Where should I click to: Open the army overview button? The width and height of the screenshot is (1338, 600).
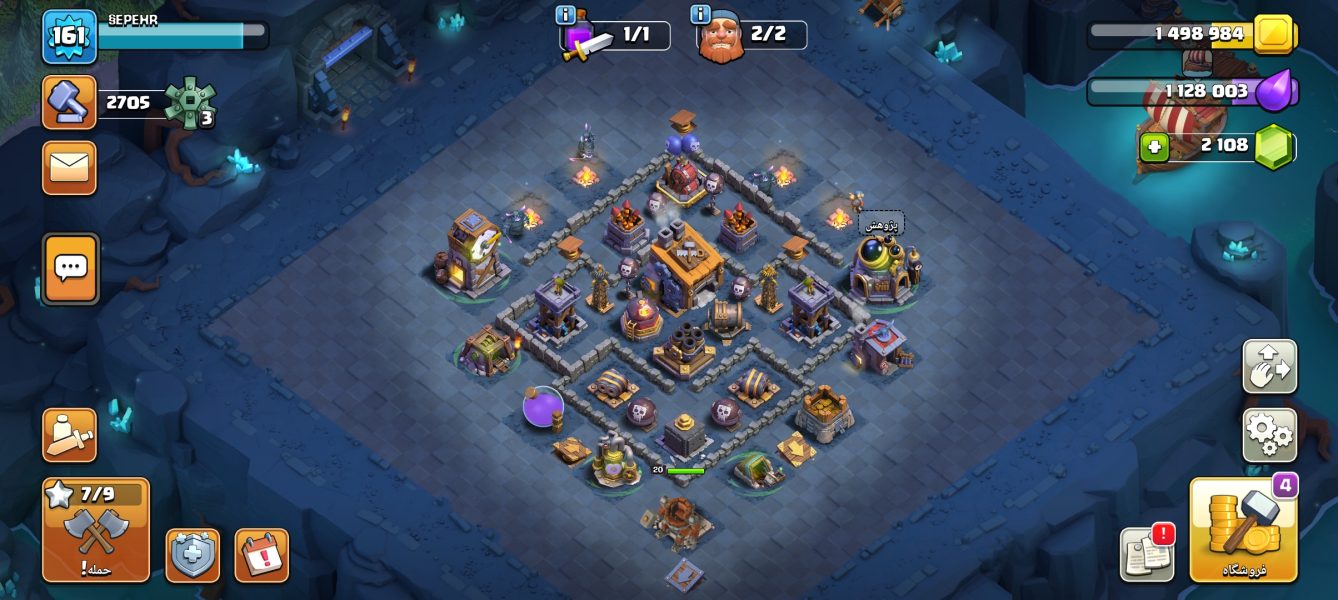(69, 435)
